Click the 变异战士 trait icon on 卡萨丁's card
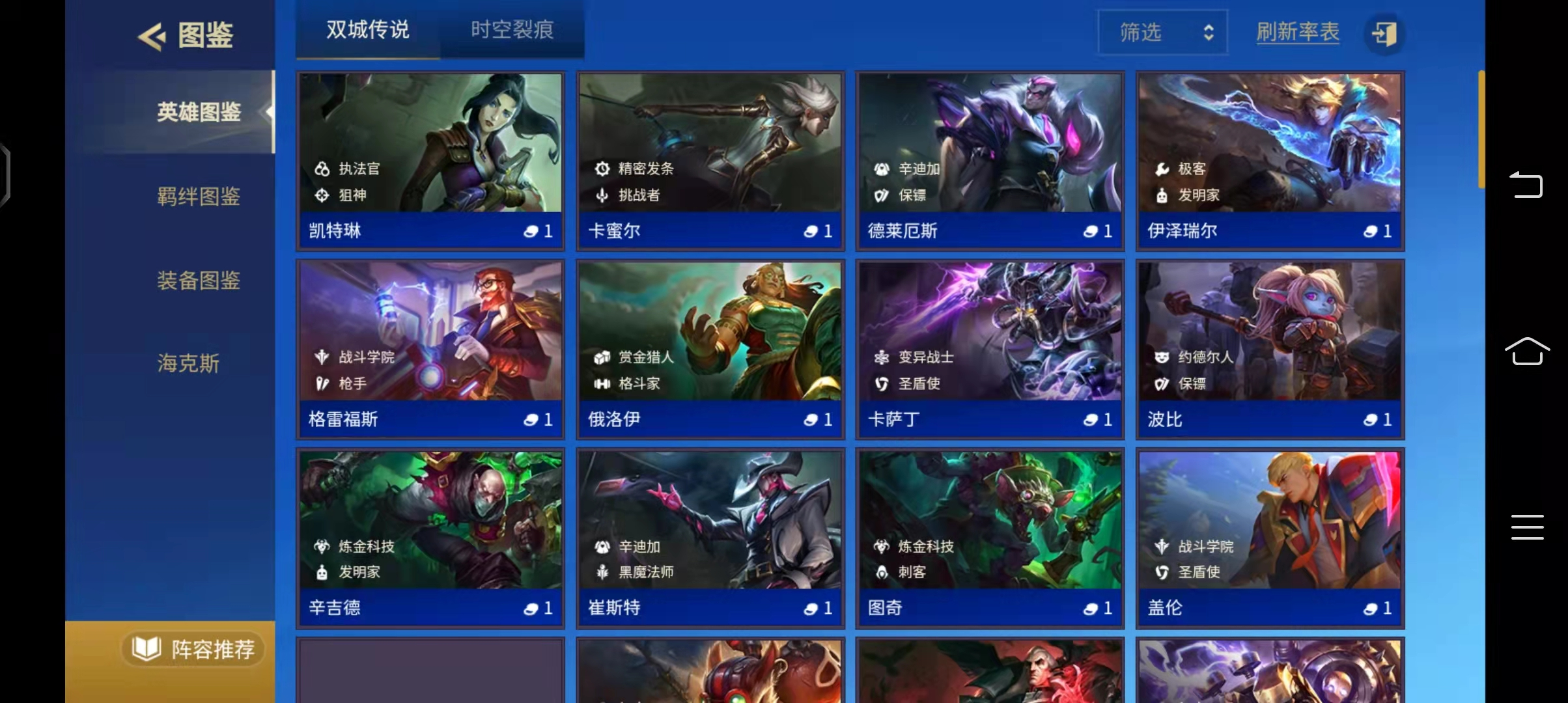 coord(882,357)
